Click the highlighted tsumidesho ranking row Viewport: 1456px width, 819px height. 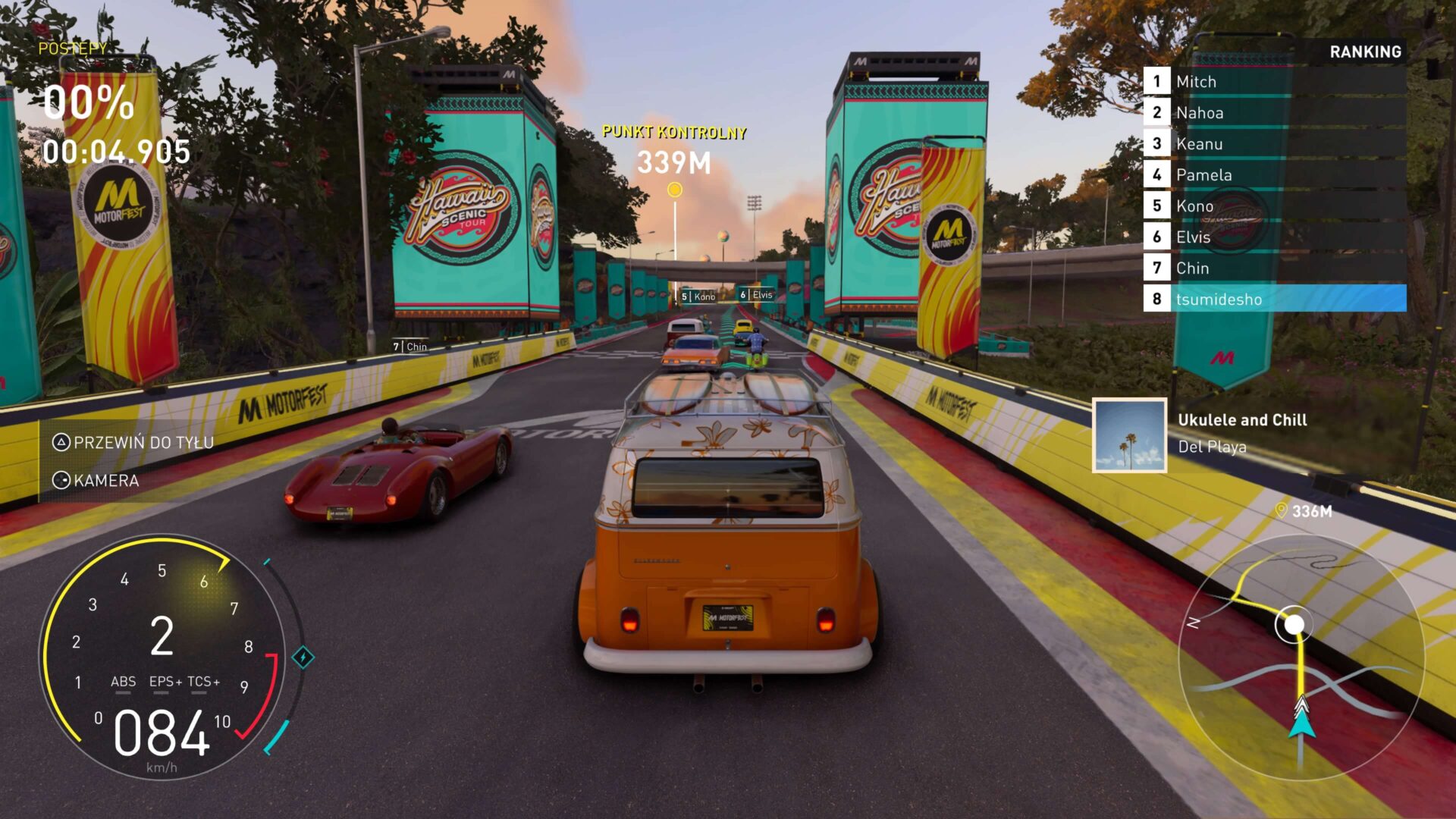pyautogui.click(x=1274, y=300)
